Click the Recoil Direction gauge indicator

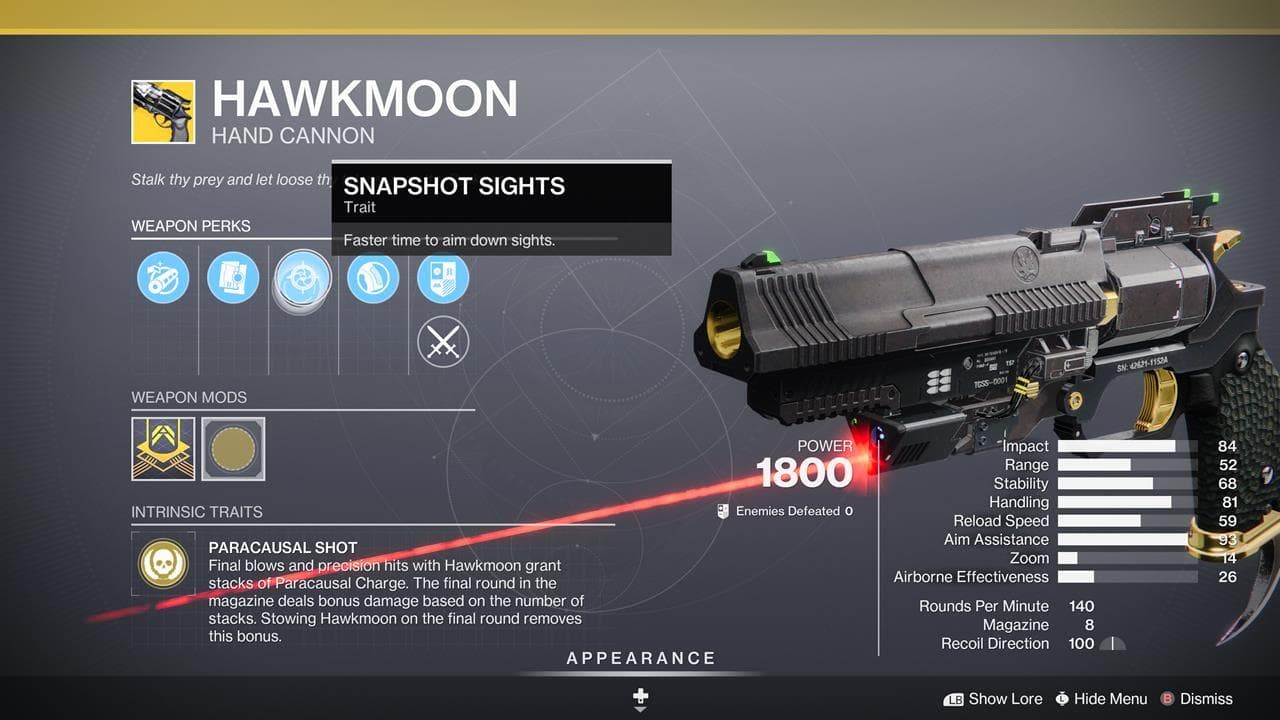pos(1113,644)
